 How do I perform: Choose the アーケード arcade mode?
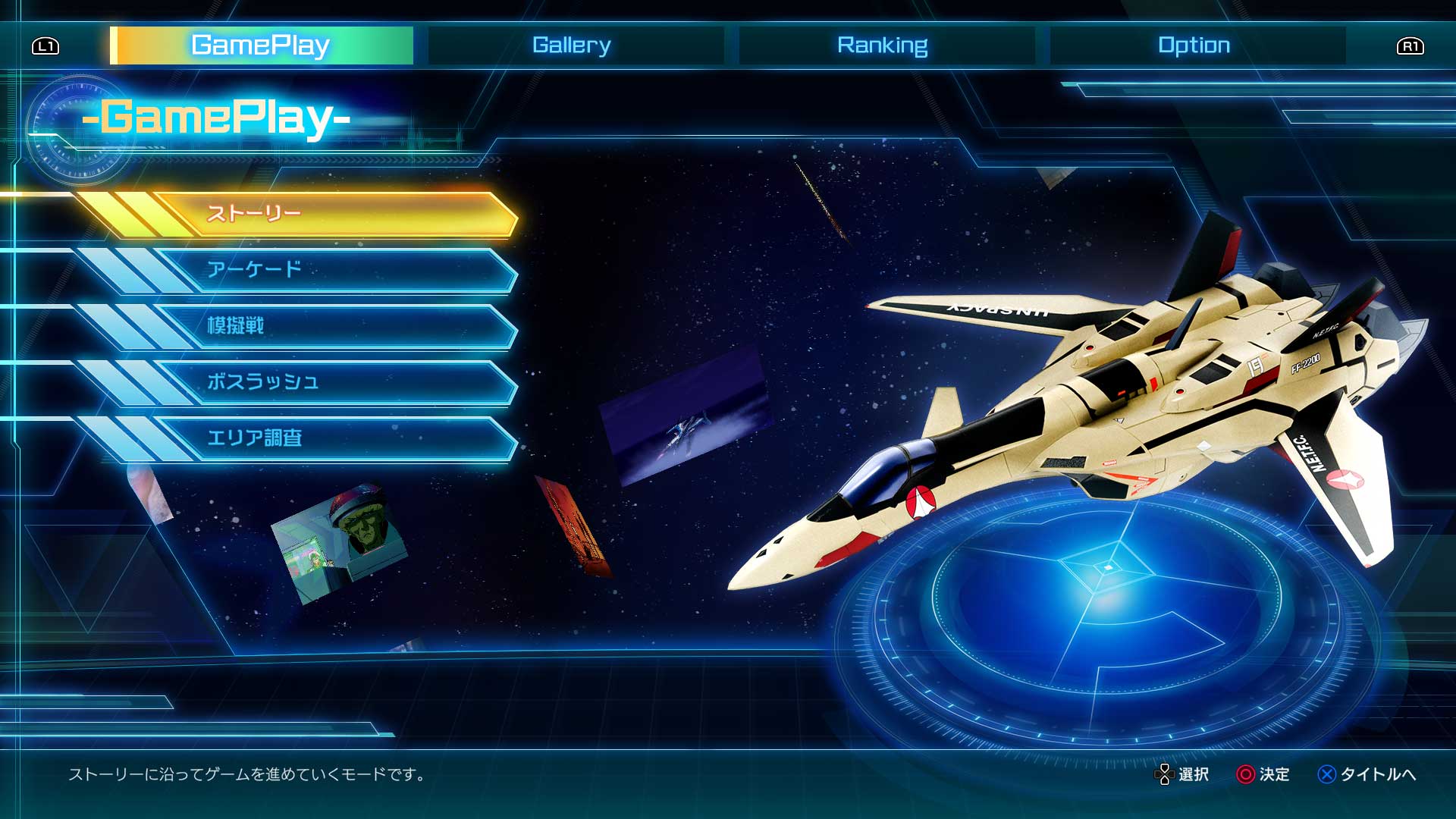(334, 270)
